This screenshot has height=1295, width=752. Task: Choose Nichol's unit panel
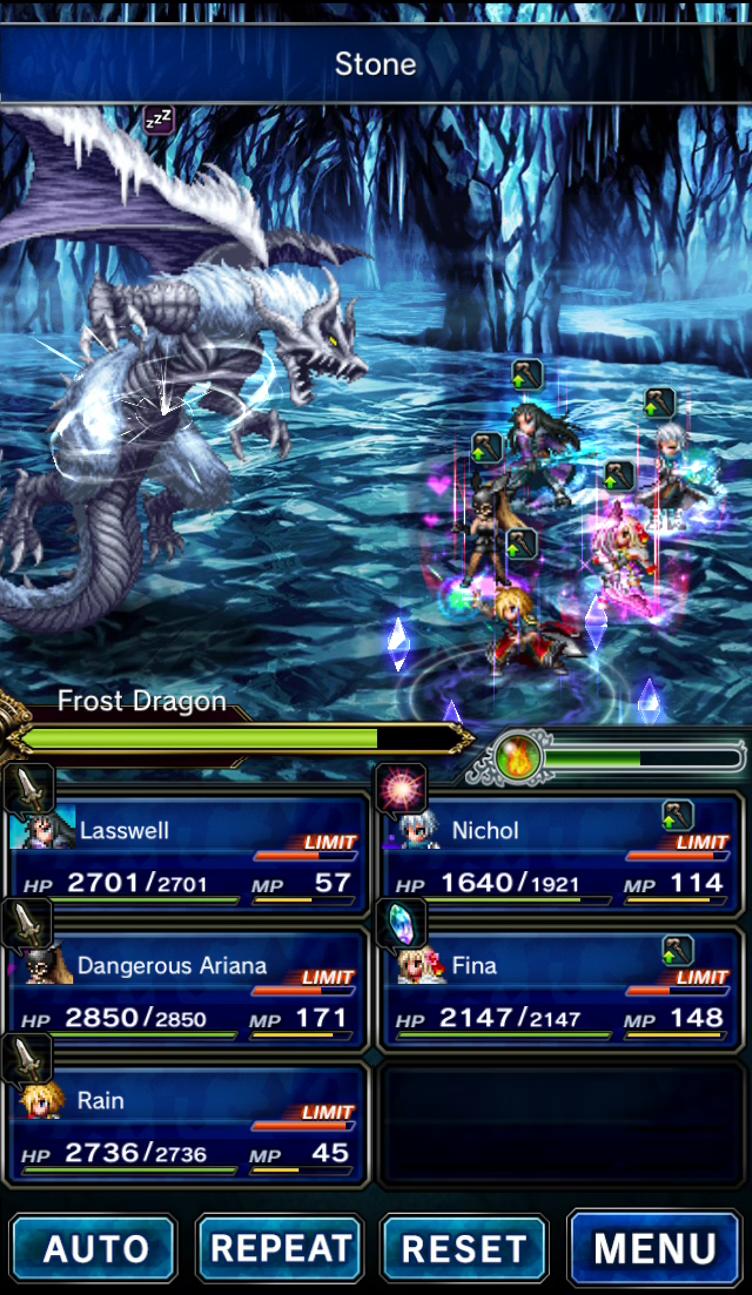(562, 855)
